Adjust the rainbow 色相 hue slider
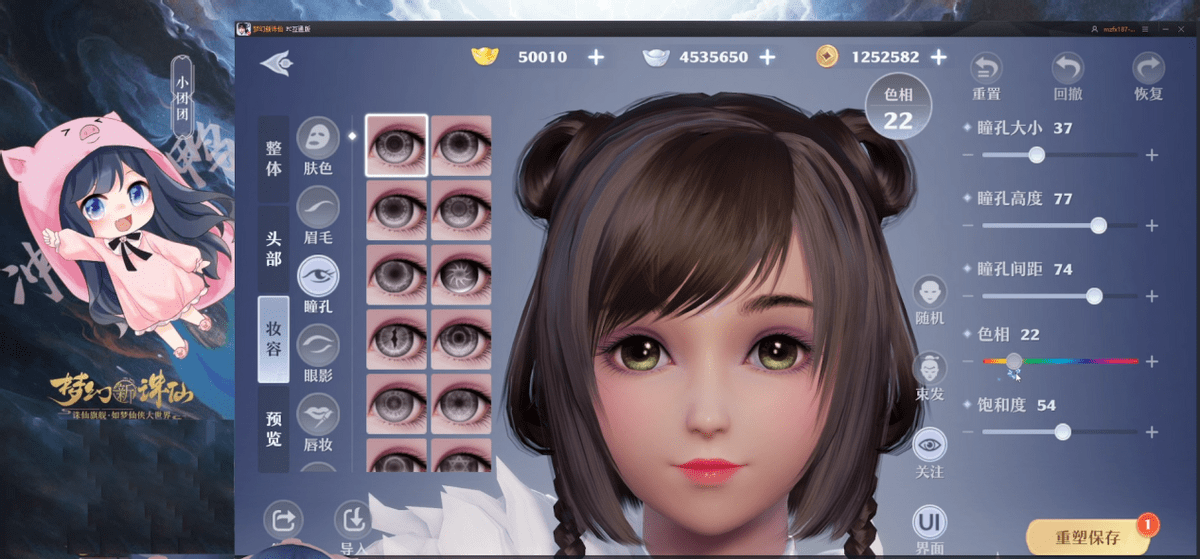 [1060, 361]
